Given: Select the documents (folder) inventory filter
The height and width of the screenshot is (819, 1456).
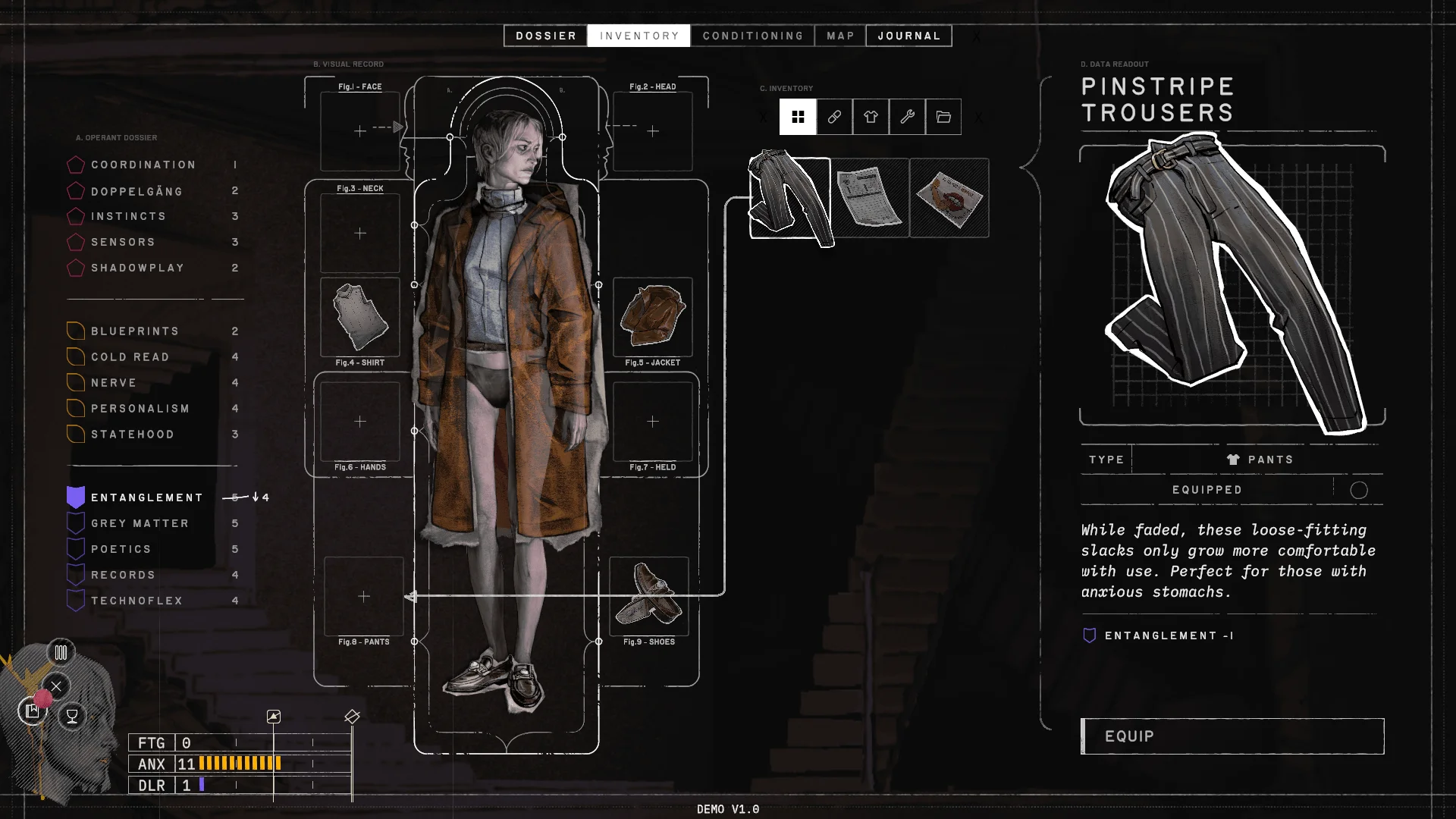Looking at the screenshot, I should point(943,117).
